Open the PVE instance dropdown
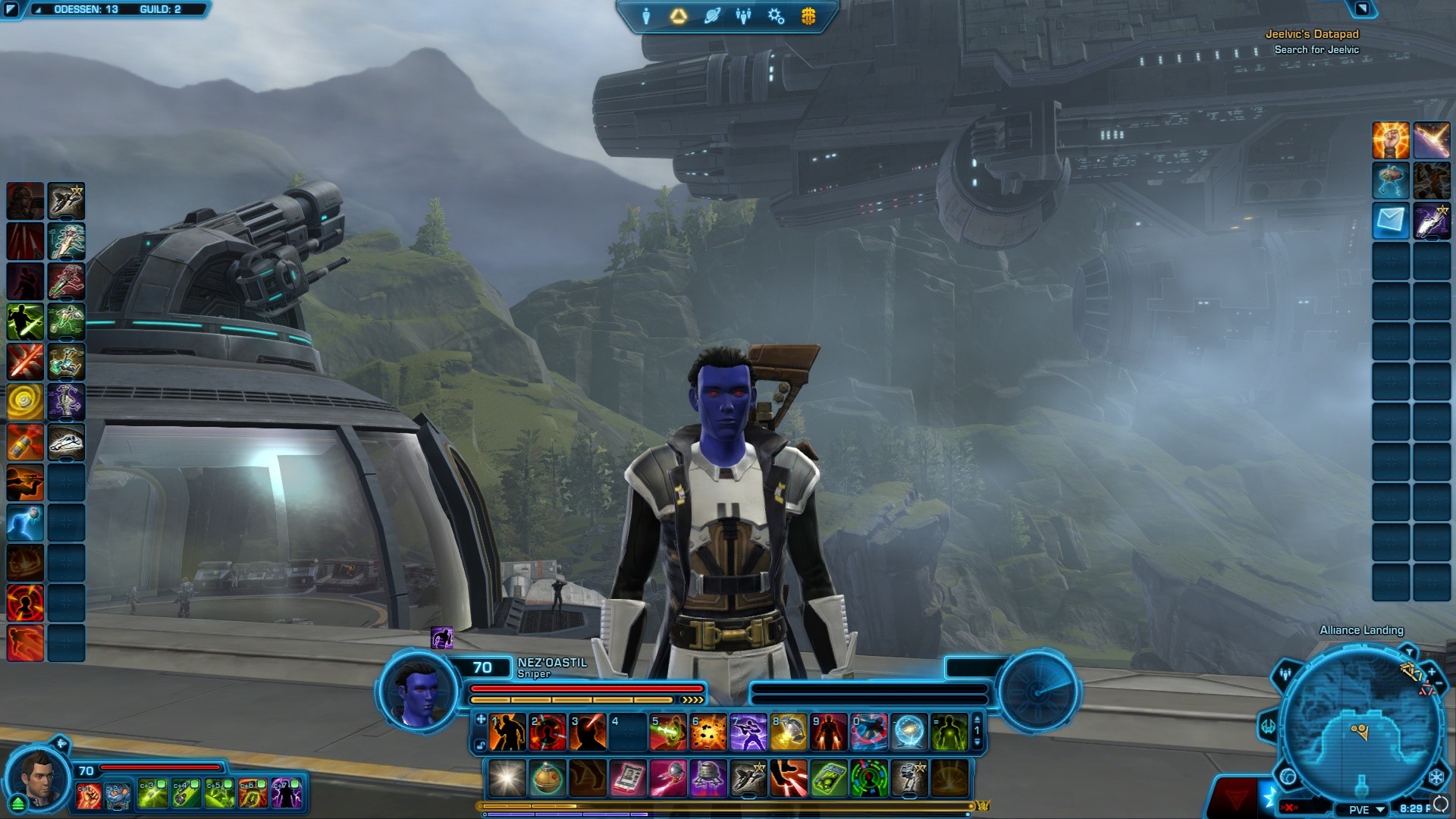 1367,809
